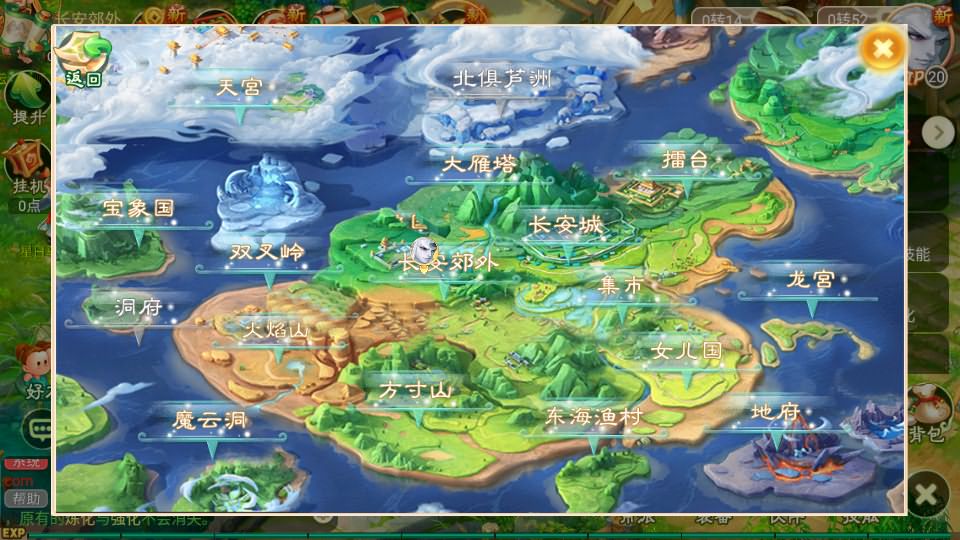Travel to 东海渔村
The width and height of the screenshot is (960, 540).
[593, 417]
